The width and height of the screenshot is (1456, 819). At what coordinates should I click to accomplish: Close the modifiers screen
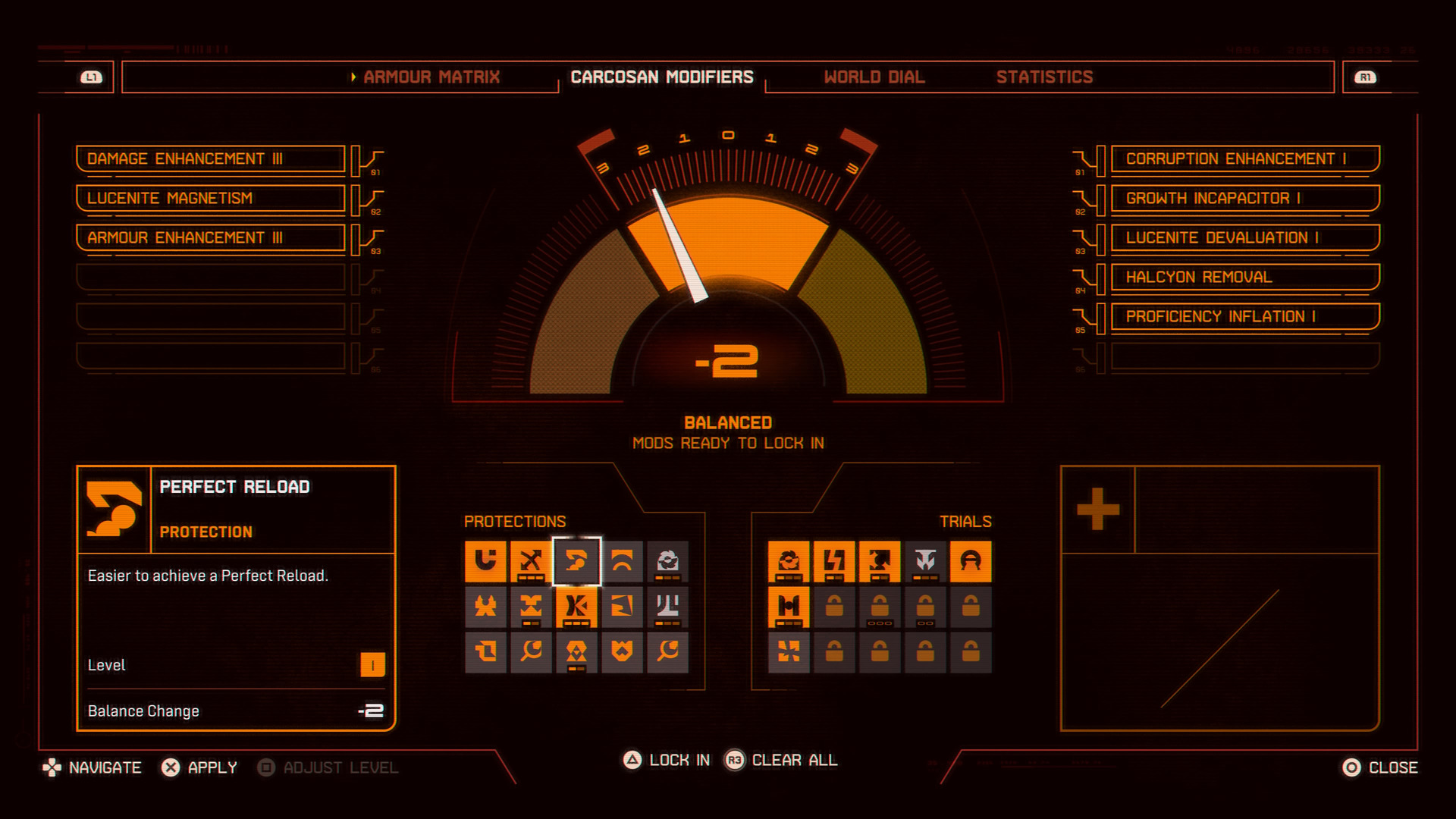click(1379, 767)
